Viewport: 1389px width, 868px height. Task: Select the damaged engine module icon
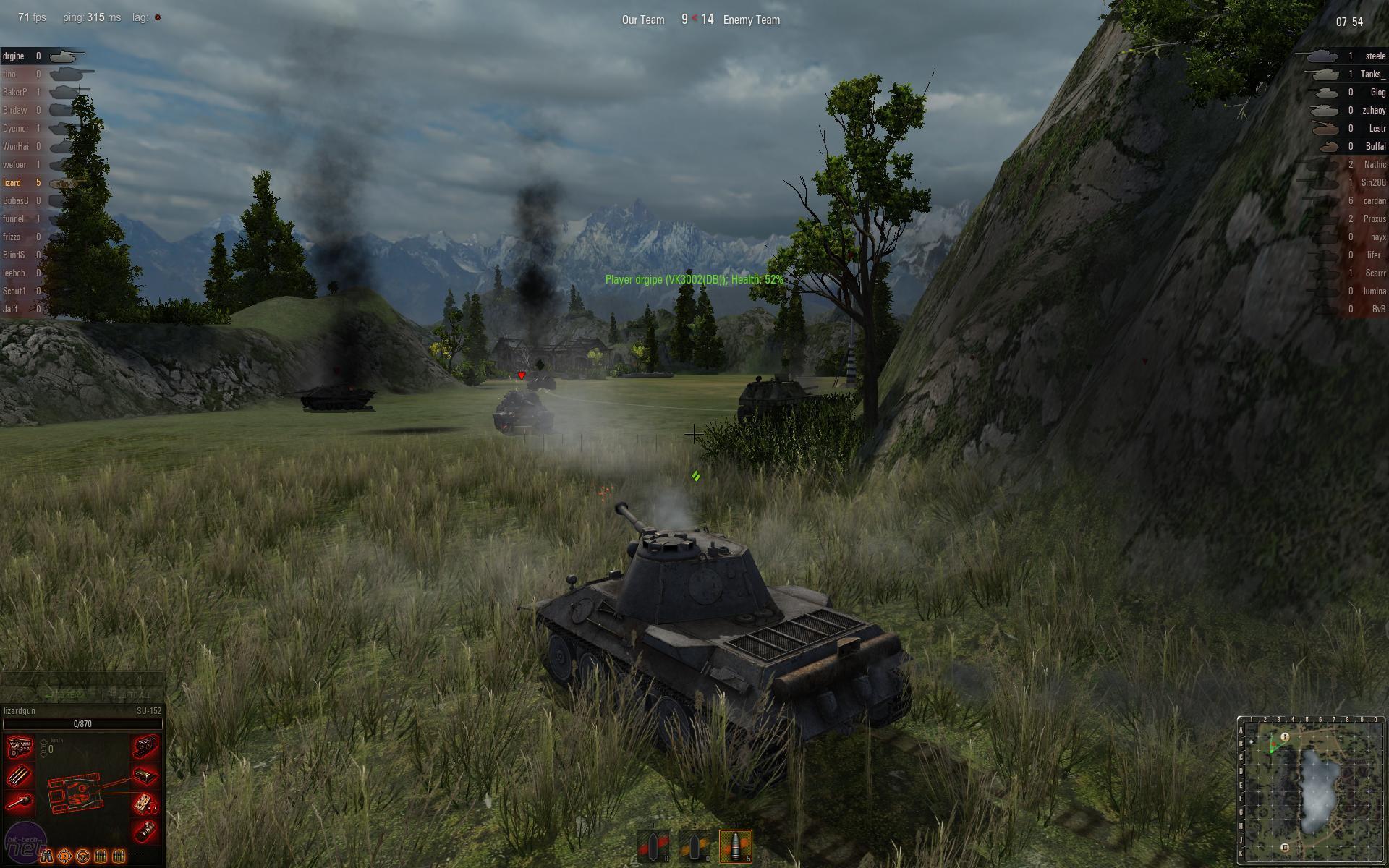[x=20, y=748]
